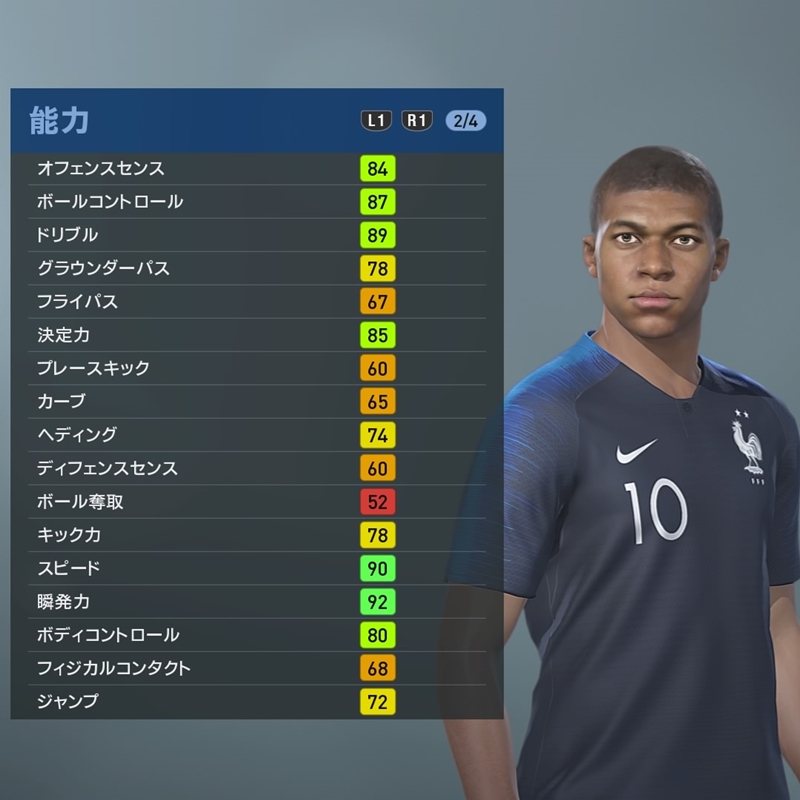Viewport: 800px width, 800px height.
Task: Pick the ボディコントロール row
Action: [x=256, y=635]
